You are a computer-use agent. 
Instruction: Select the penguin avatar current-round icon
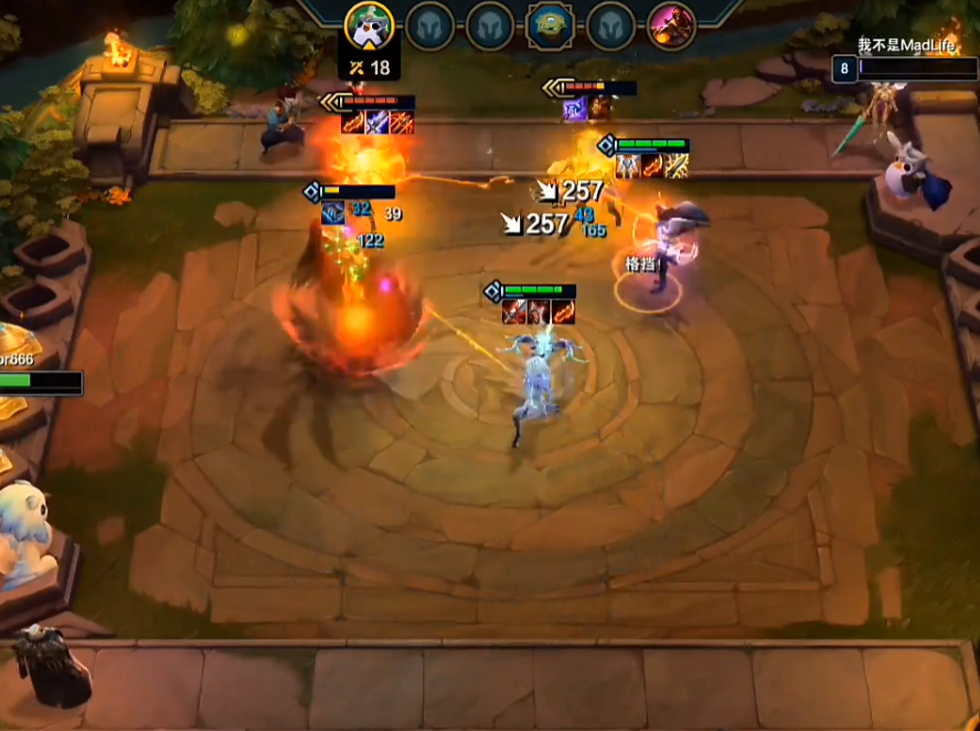click(370, 26)
